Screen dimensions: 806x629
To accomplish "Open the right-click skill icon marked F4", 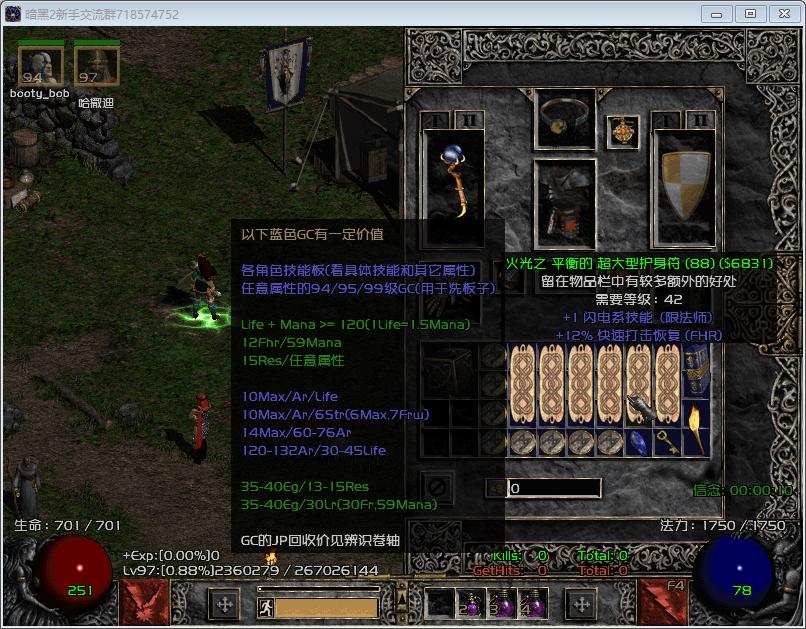I will (x=660, y=602).
